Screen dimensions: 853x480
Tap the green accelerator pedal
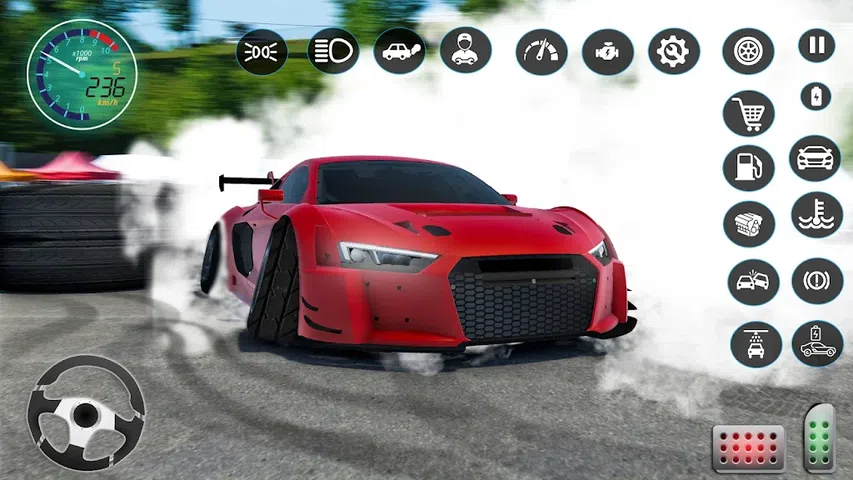click(x=819, y=437)
